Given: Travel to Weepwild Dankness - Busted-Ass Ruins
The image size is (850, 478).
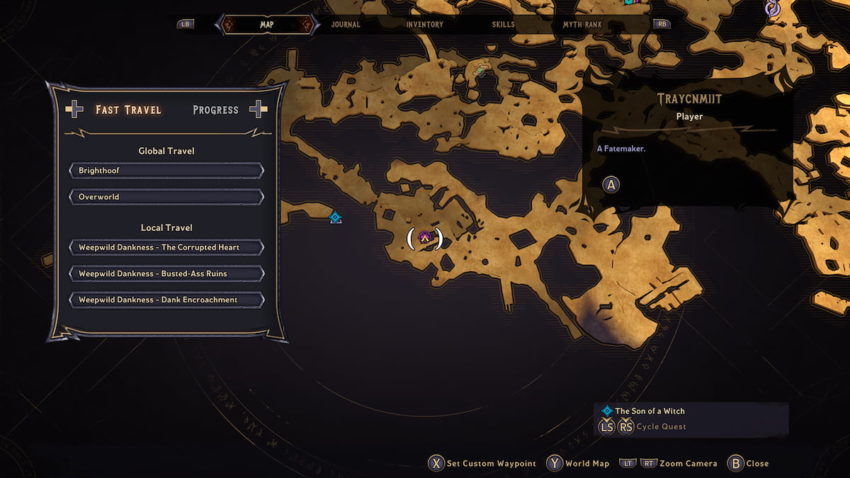Looking at the screenshot, I should click(166, 273).
